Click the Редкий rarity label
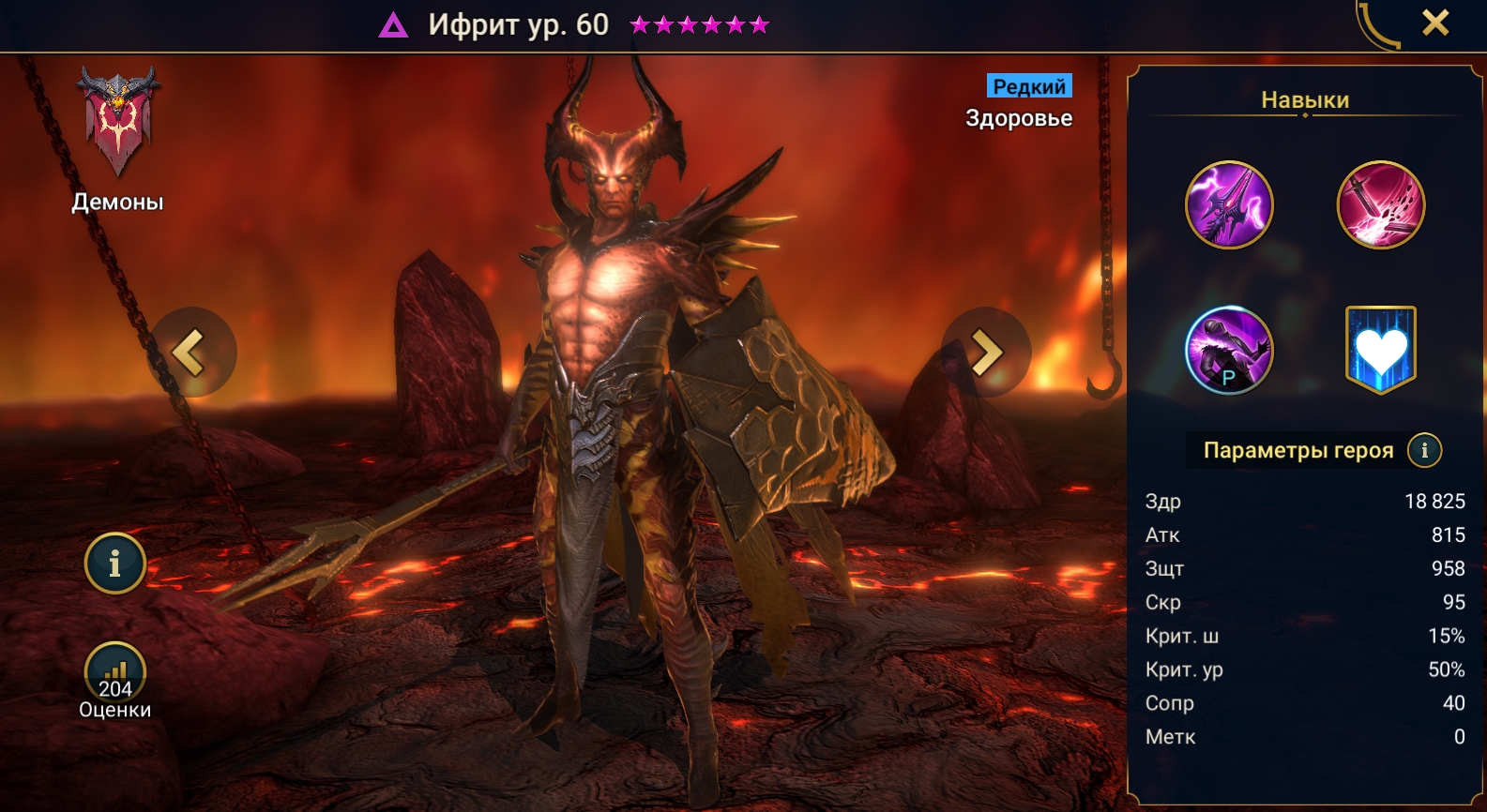Viewport: 1487px width, 812px height. tap(1029, 86)
